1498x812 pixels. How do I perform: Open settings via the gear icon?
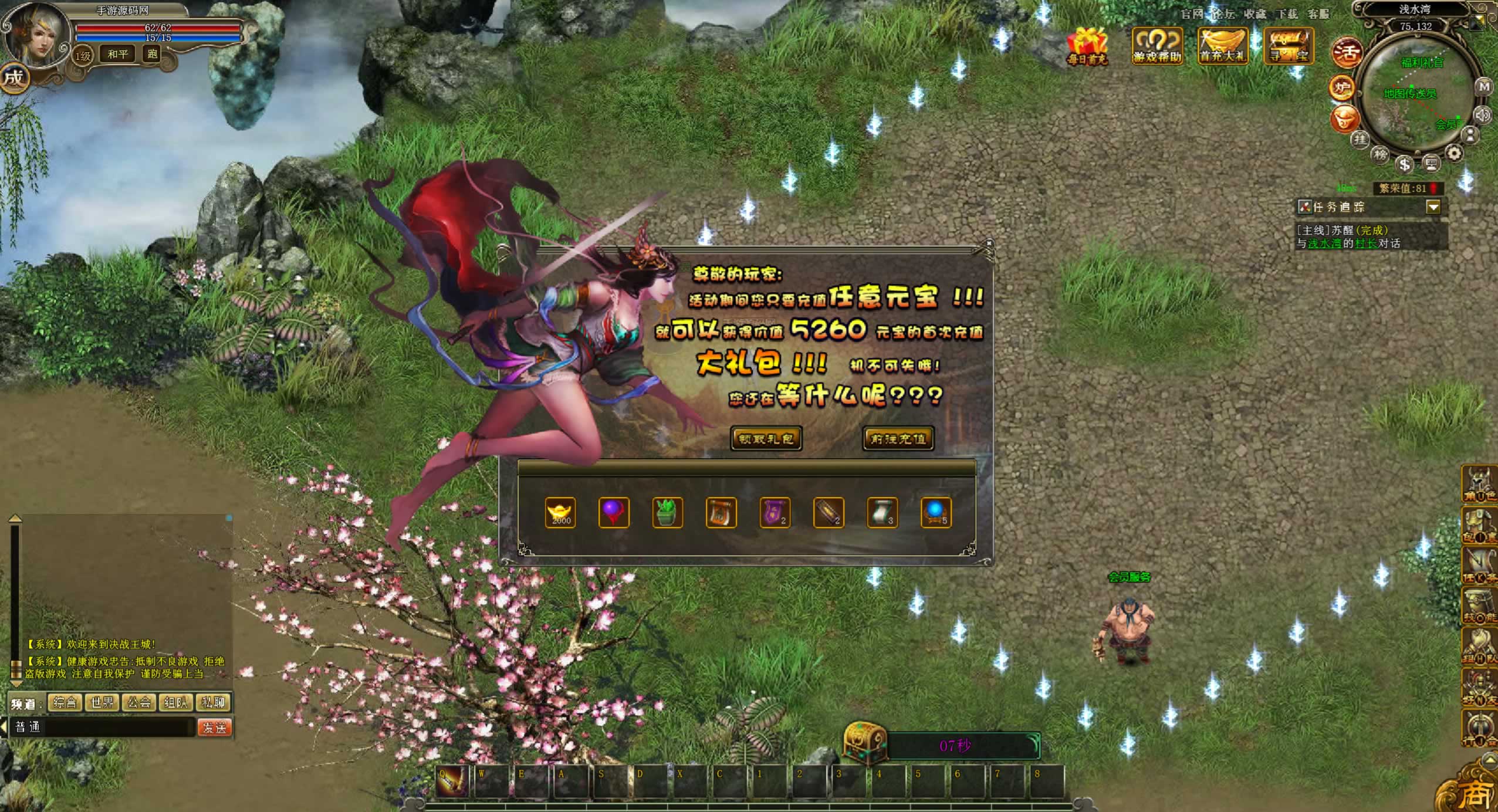pyautogui.click(x=1454, y=154)
